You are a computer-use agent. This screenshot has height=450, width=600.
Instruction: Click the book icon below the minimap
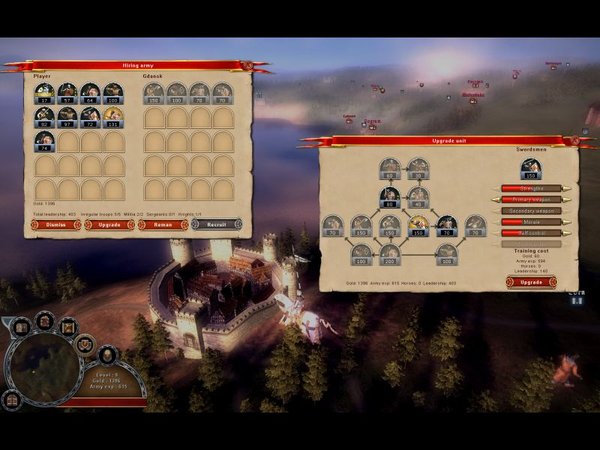(x=12, y=400)
